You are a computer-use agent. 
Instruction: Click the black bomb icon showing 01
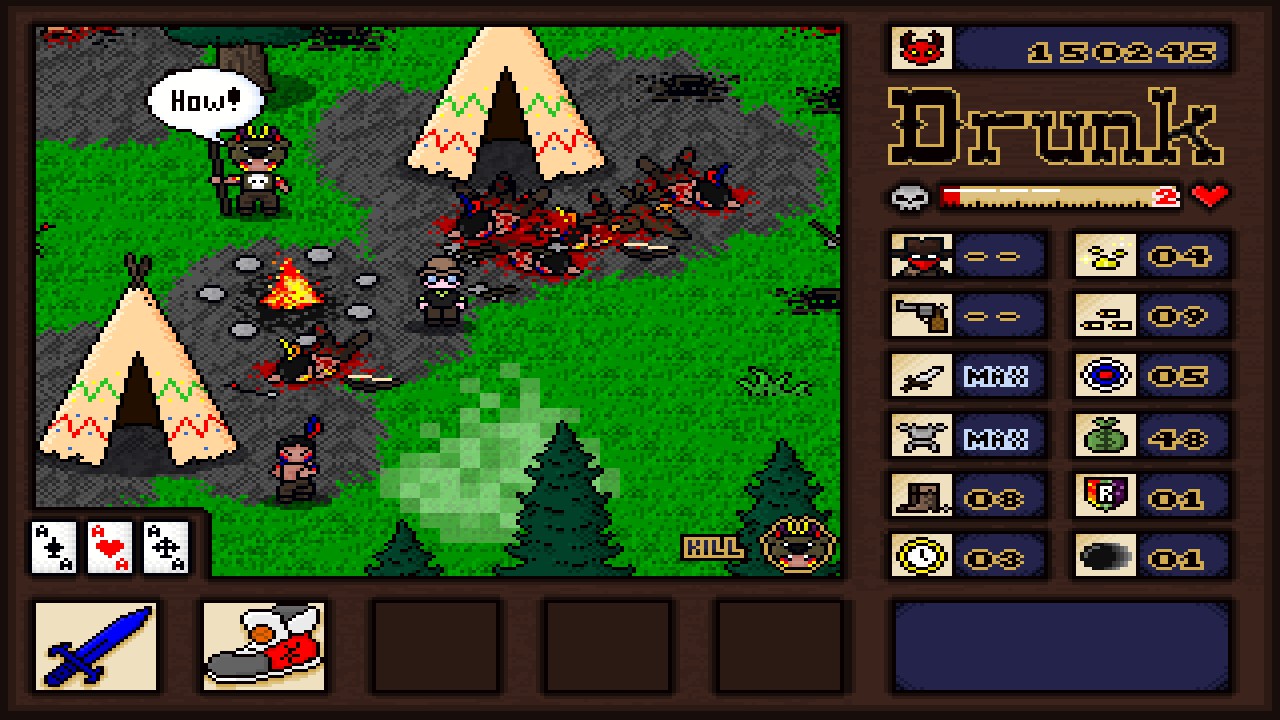1106,557
